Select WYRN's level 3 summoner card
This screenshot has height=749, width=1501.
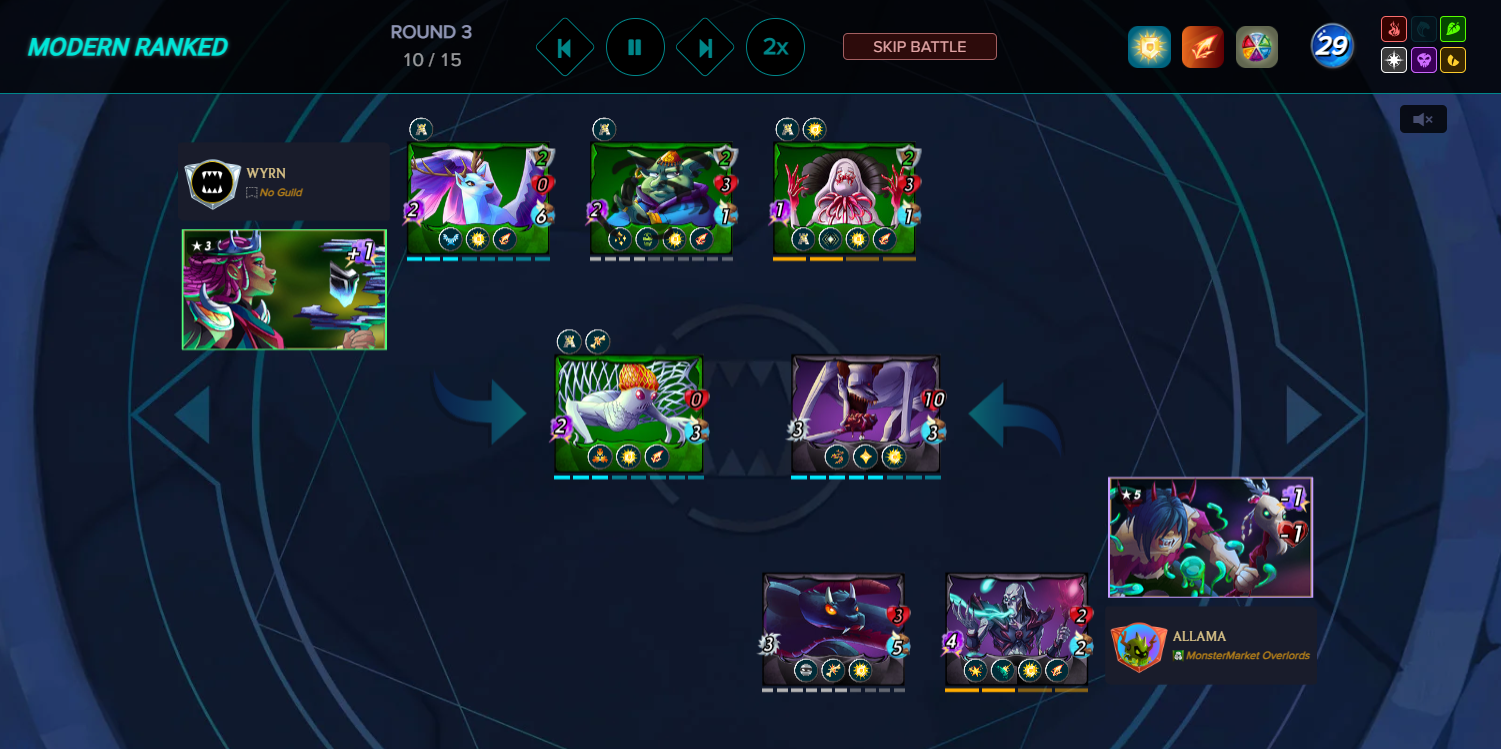tap(283, 289)
